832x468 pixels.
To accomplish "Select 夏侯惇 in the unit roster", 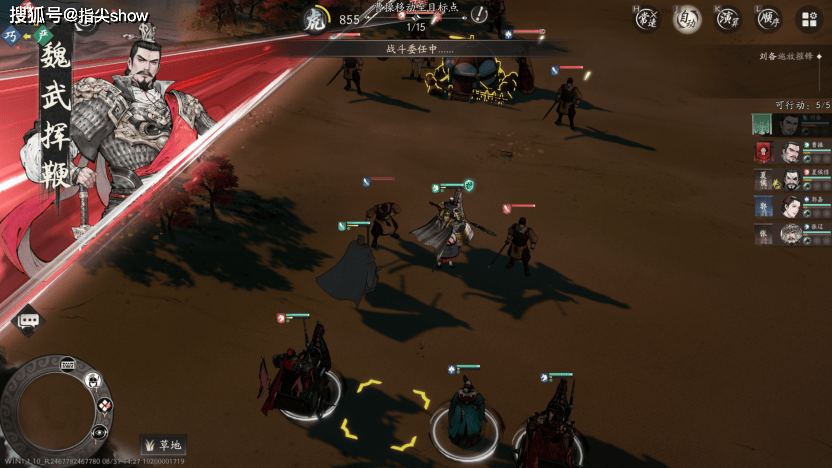I will coord(791,180).
